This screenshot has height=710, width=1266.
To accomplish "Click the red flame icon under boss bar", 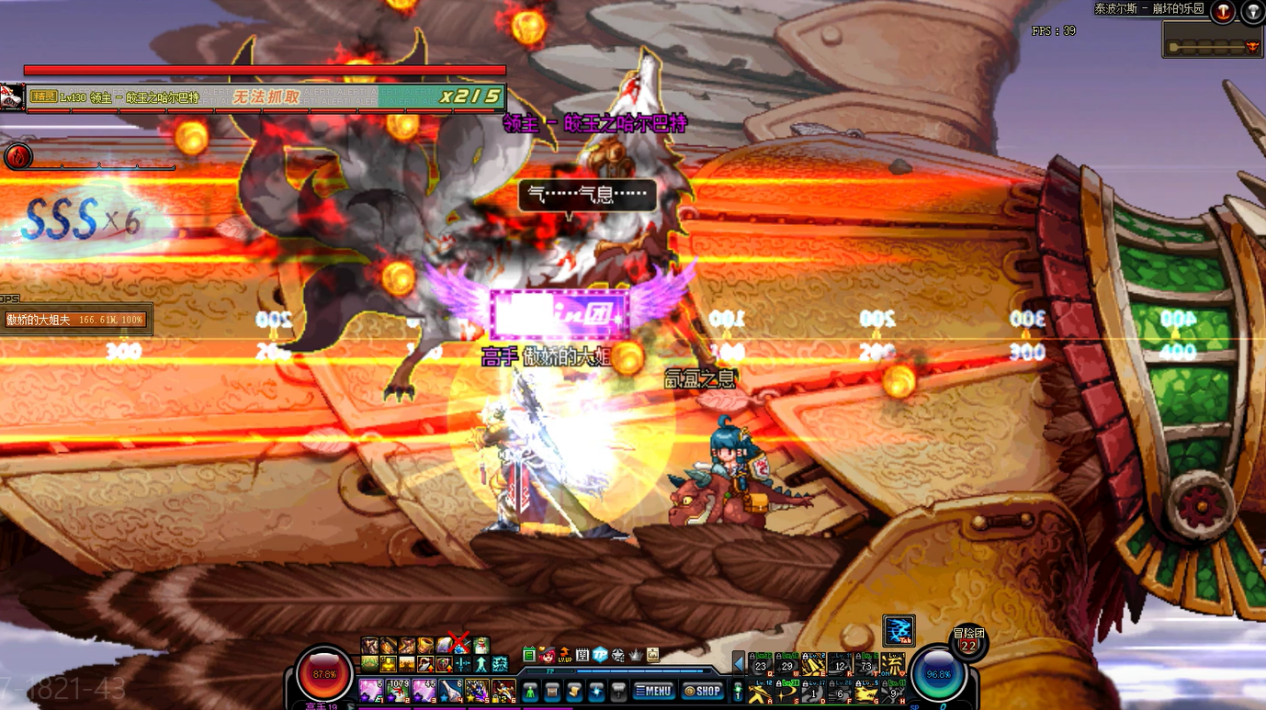I will click(x=18, y=156).
